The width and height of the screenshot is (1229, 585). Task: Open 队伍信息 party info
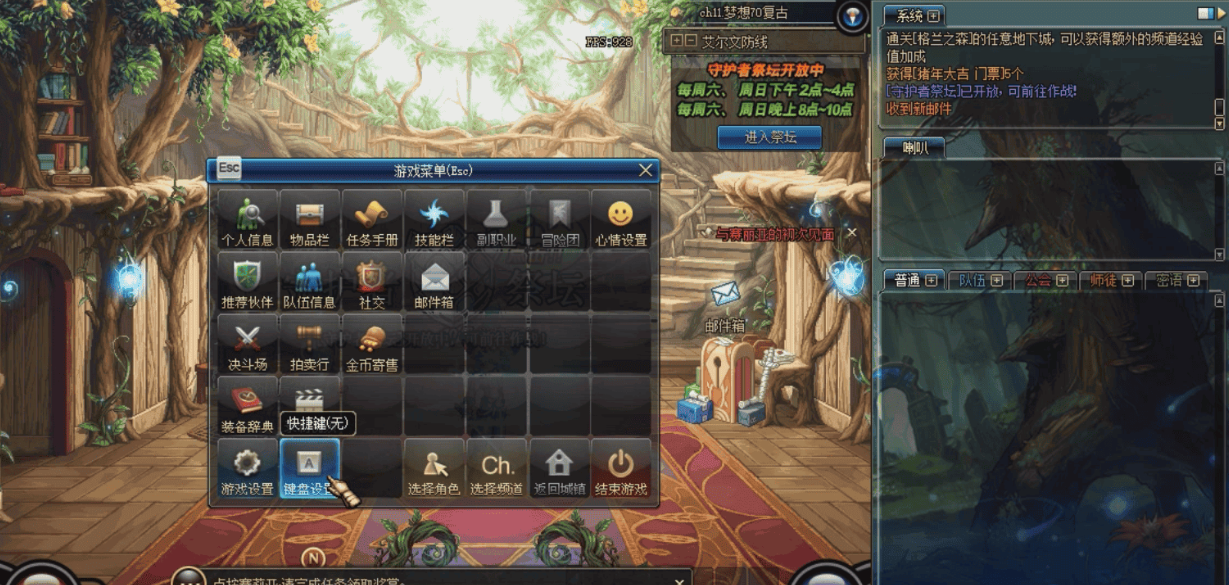pos(309,282)
